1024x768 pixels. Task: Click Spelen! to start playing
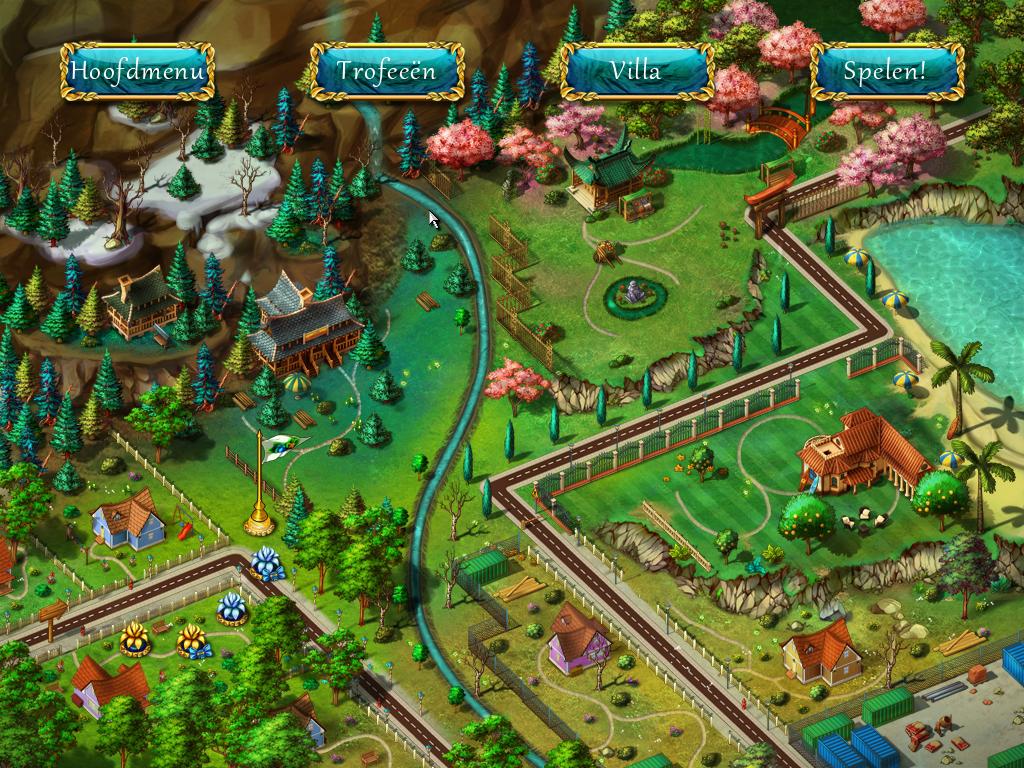point(886,71)
